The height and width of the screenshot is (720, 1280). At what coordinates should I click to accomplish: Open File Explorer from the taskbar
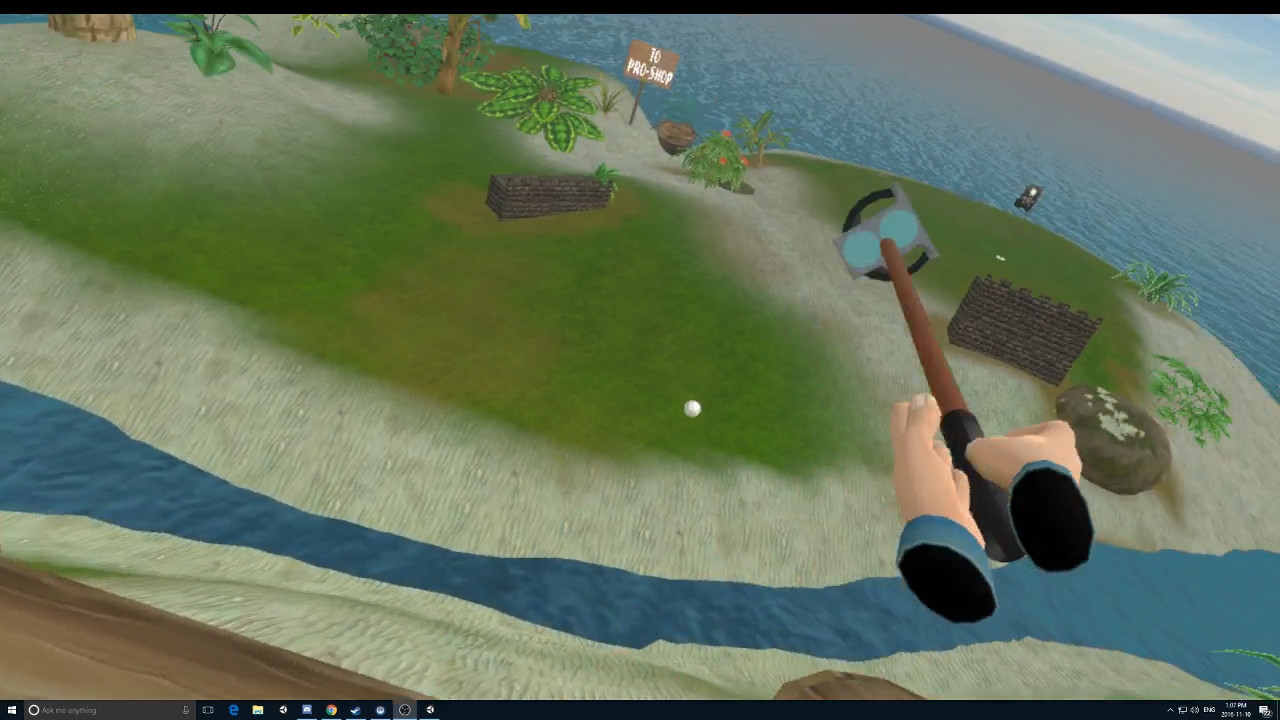click(x=258, y=710)
